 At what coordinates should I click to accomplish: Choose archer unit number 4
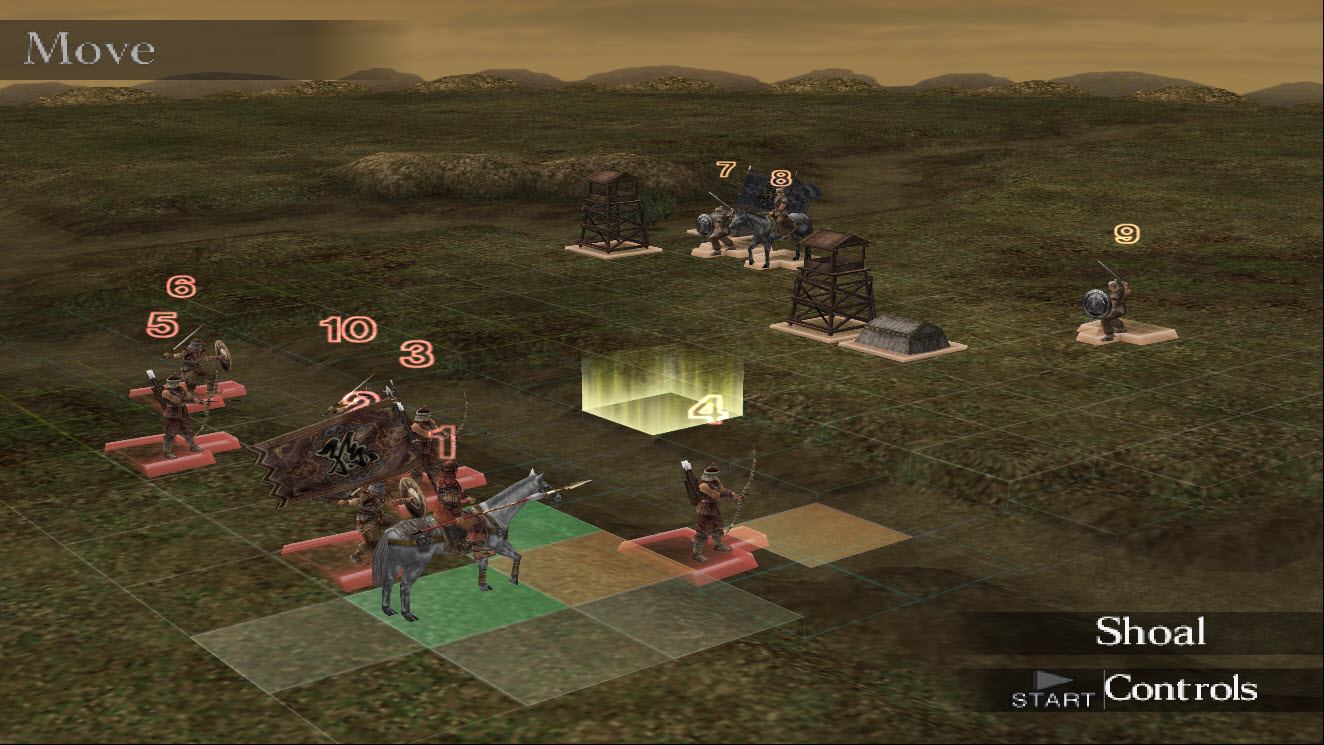(714, 510)
